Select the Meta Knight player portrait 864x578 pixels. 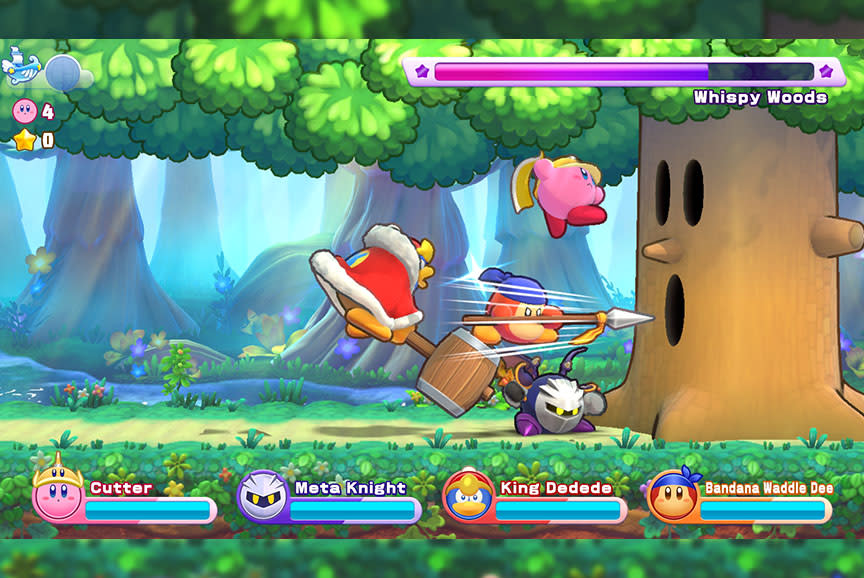click(263, 495)
